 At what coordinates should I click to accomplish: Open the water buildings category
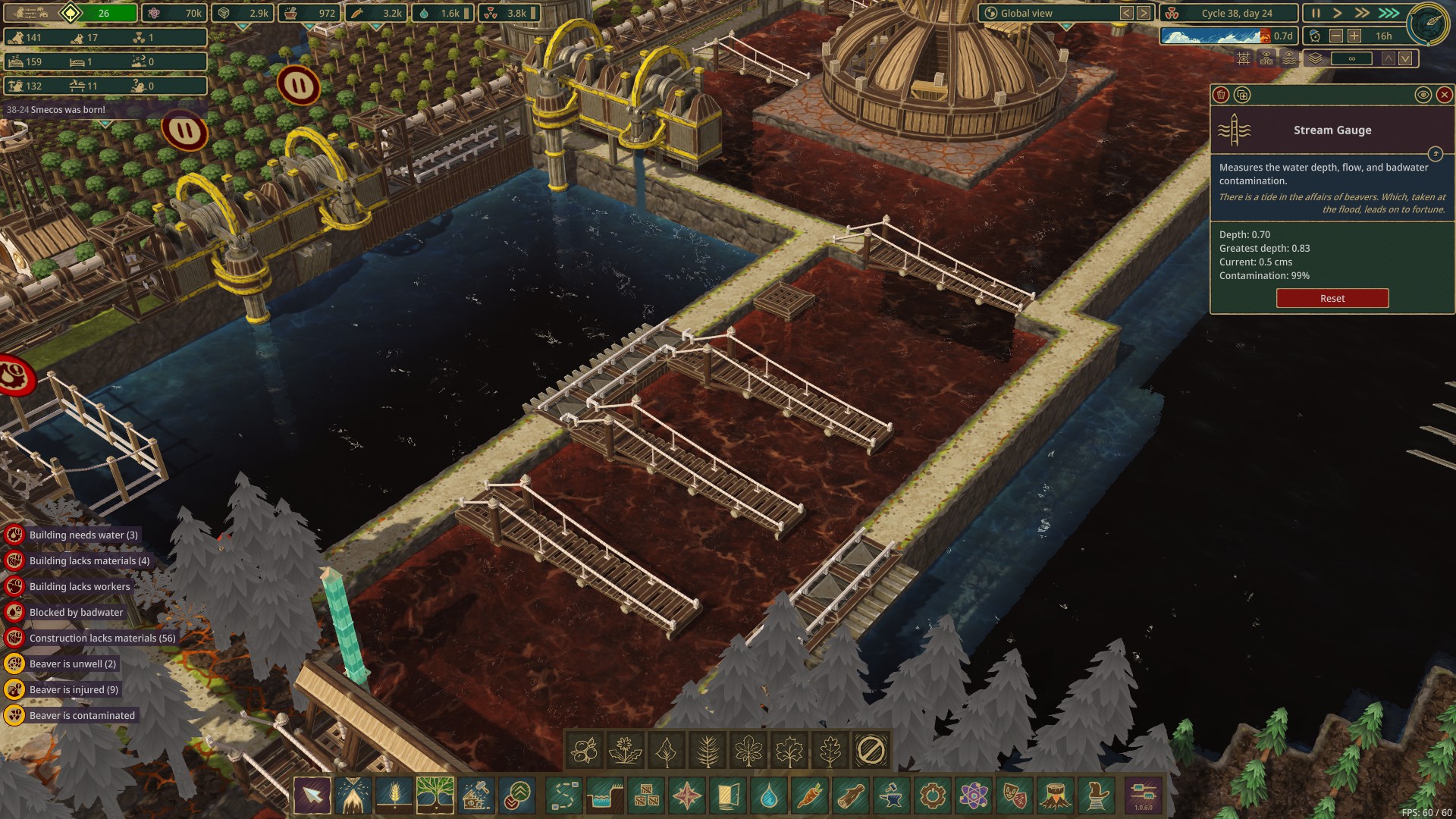pos(768,795)
